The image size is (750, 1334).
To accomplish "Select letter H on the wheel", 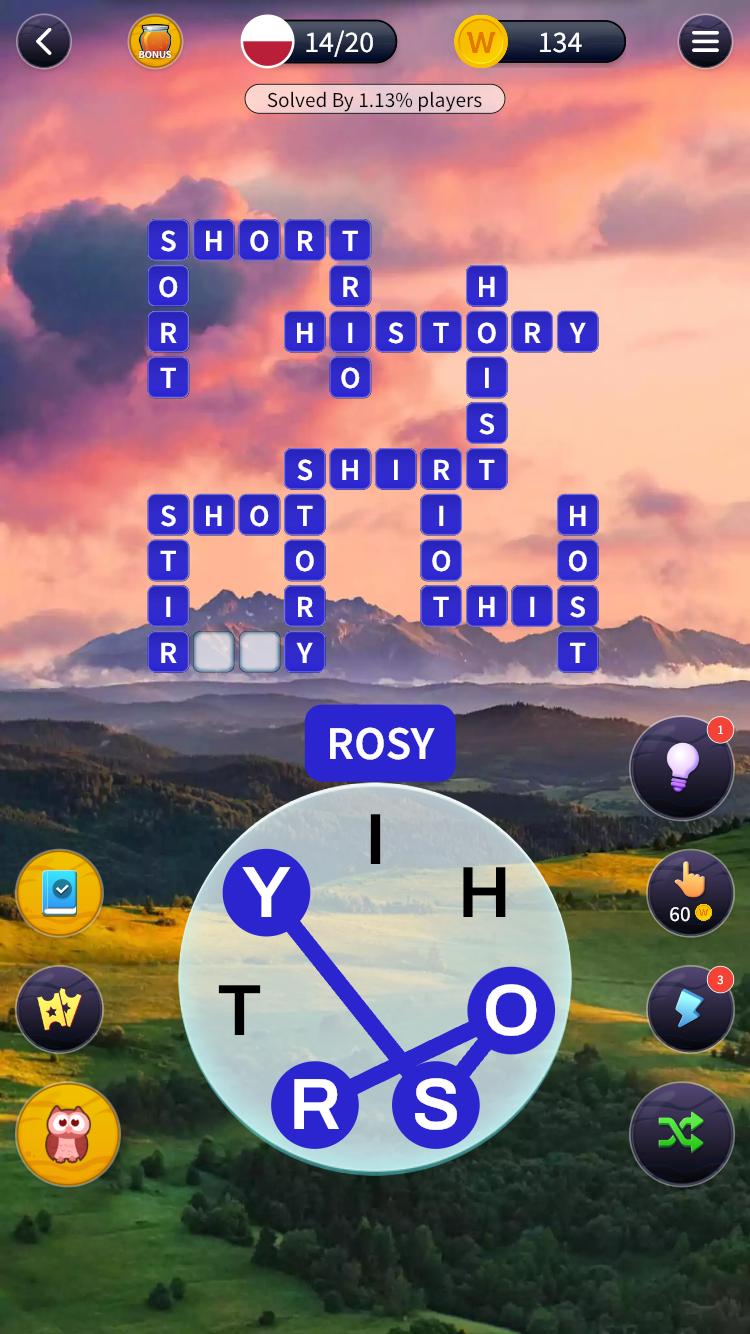I will click(484, 893).
